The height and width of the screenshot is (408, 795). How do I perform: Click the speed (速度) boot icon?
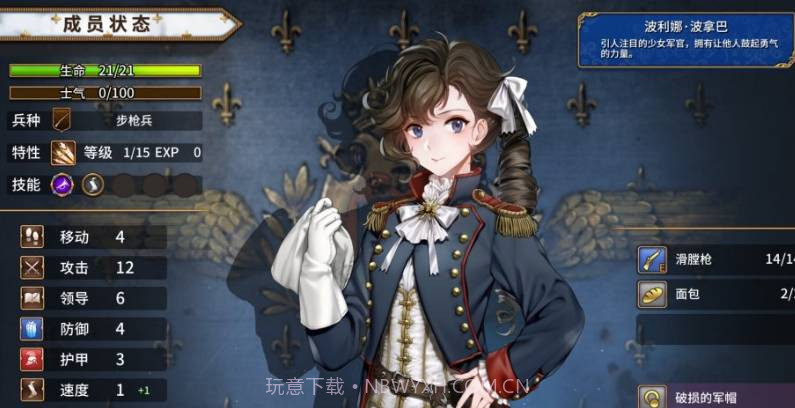pos(32,390)
